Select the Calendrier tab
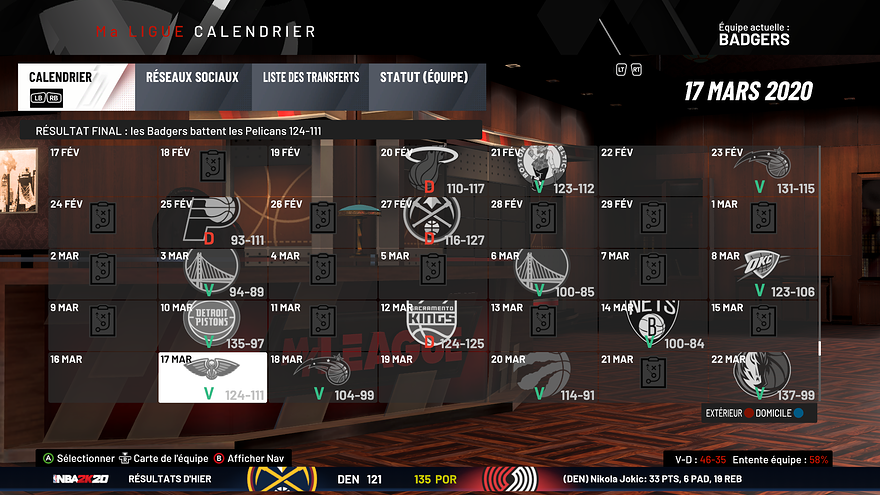The width and height of the screenshot is (880, 495). (x=74, y=87)
